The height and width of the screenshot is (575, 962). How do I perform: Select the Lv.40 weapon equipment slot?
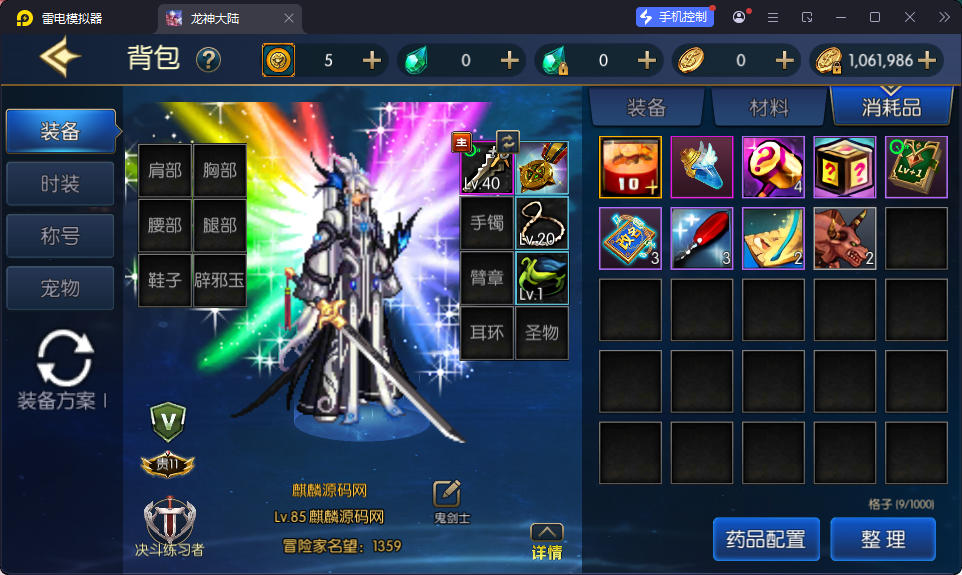[x=487, y=168]
